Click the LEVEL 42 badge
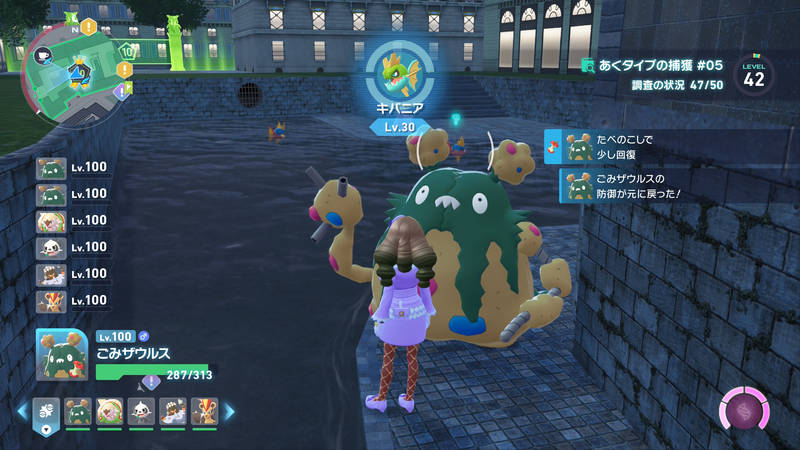Viewport: 800px width, 450px height. pos(754,75)
